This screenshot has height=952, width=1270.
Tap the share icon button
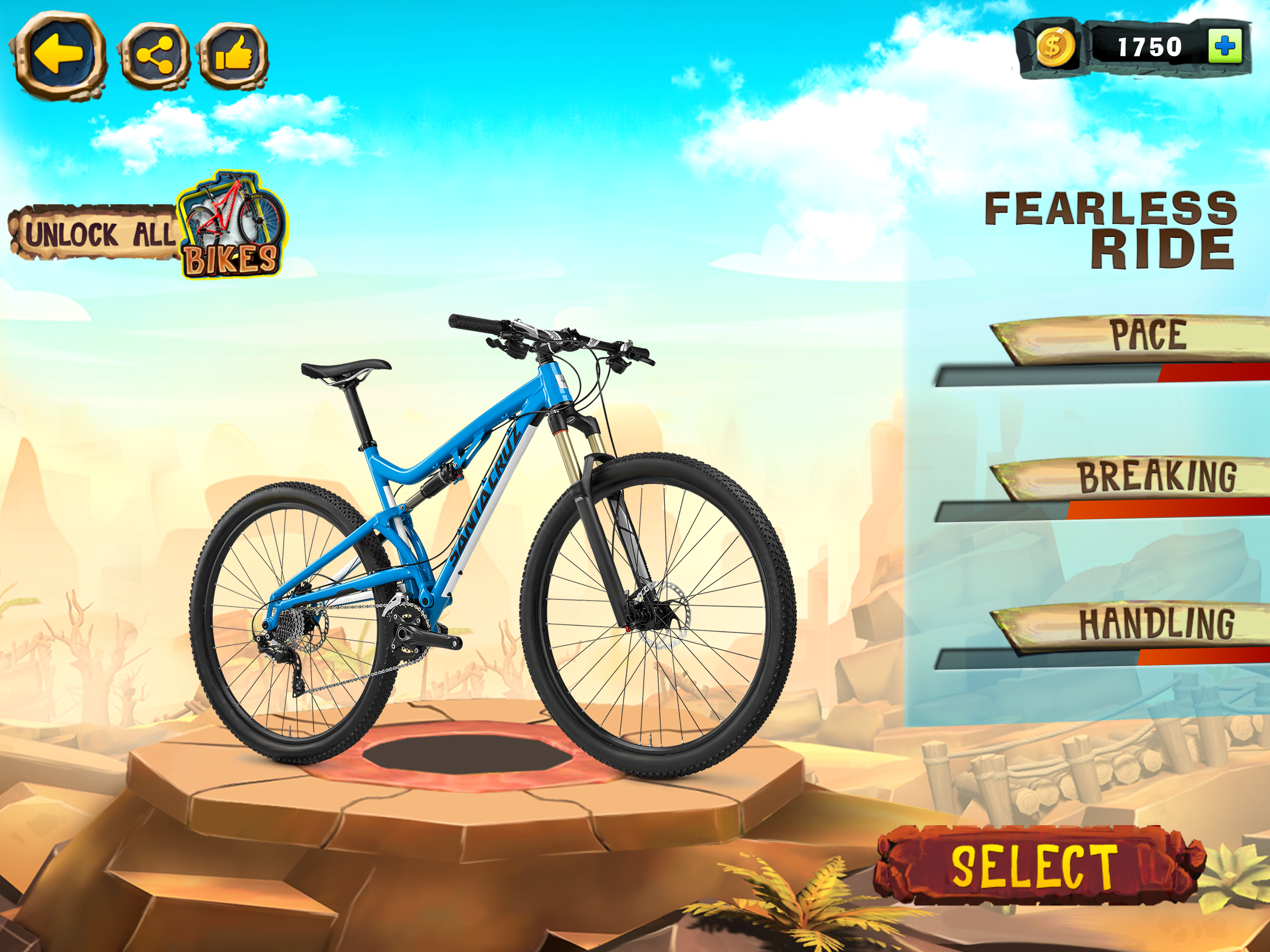tap(154, 56)
